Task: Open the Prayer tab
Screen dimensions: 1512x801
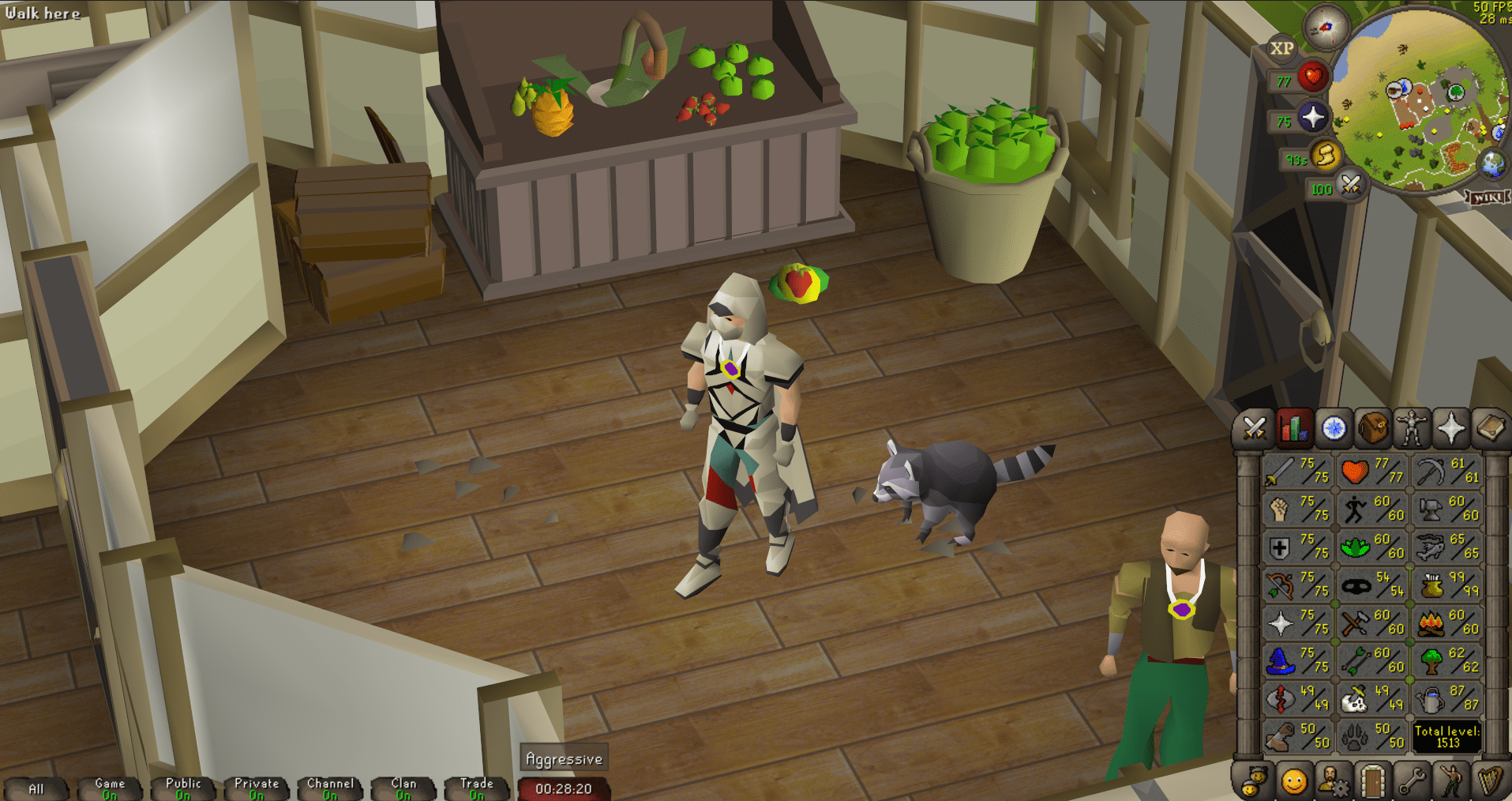Action: [1450, 427]
